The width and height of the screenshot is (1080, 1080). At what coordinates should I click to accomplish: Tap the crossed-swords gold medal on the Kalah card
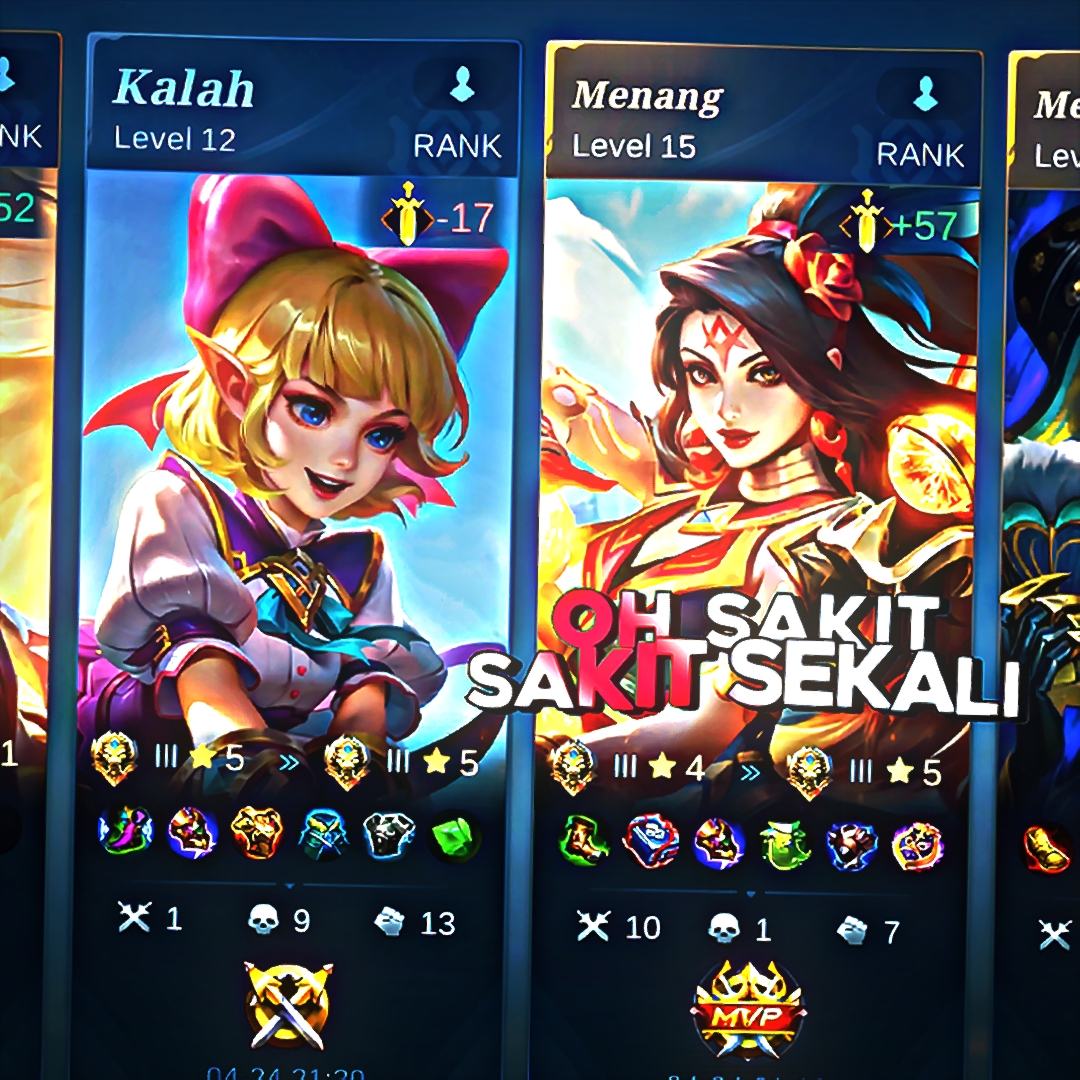[x=289, y=1003]
